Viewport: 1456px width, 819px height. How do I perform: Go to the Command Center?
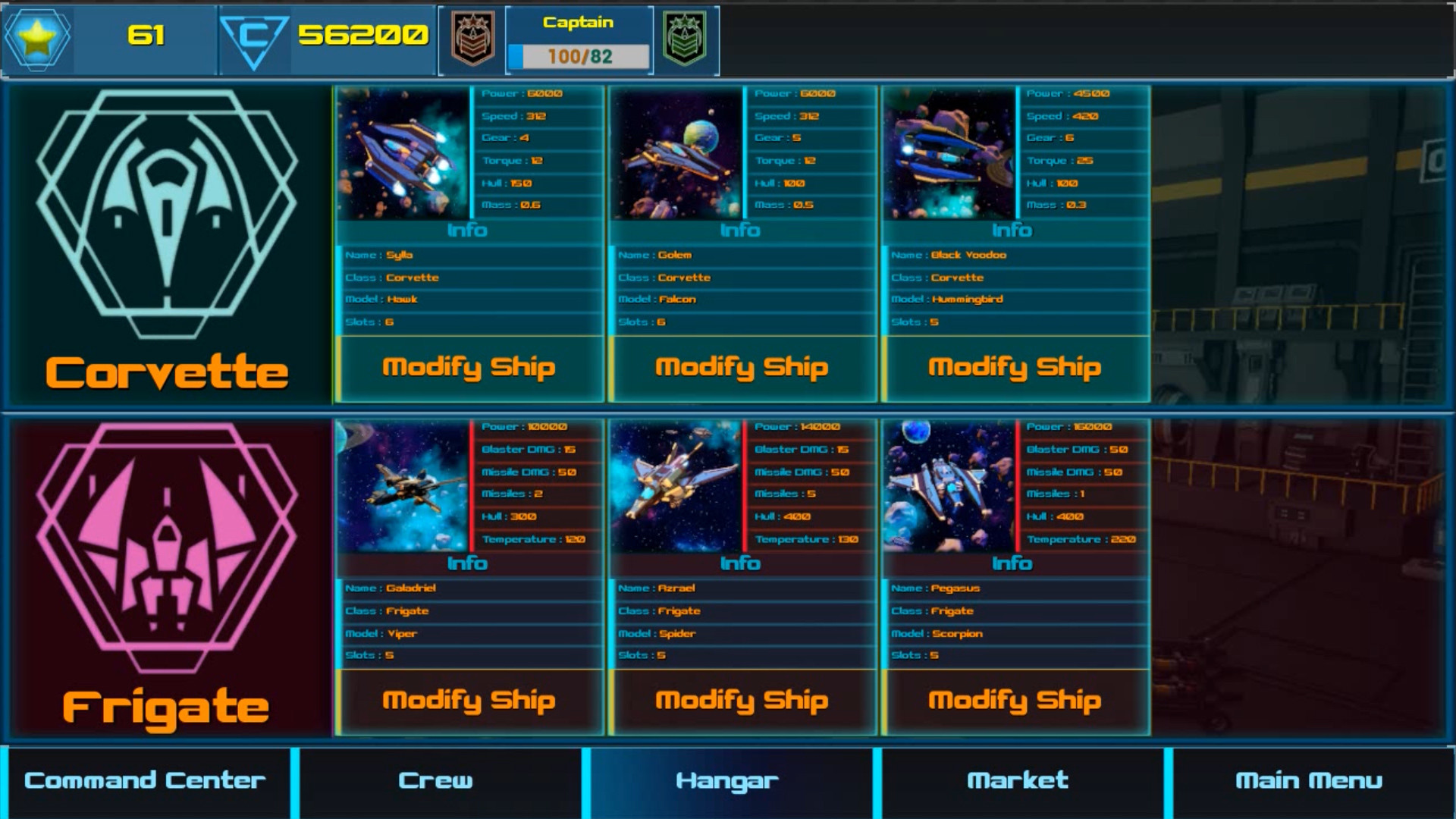pos(144,780)
